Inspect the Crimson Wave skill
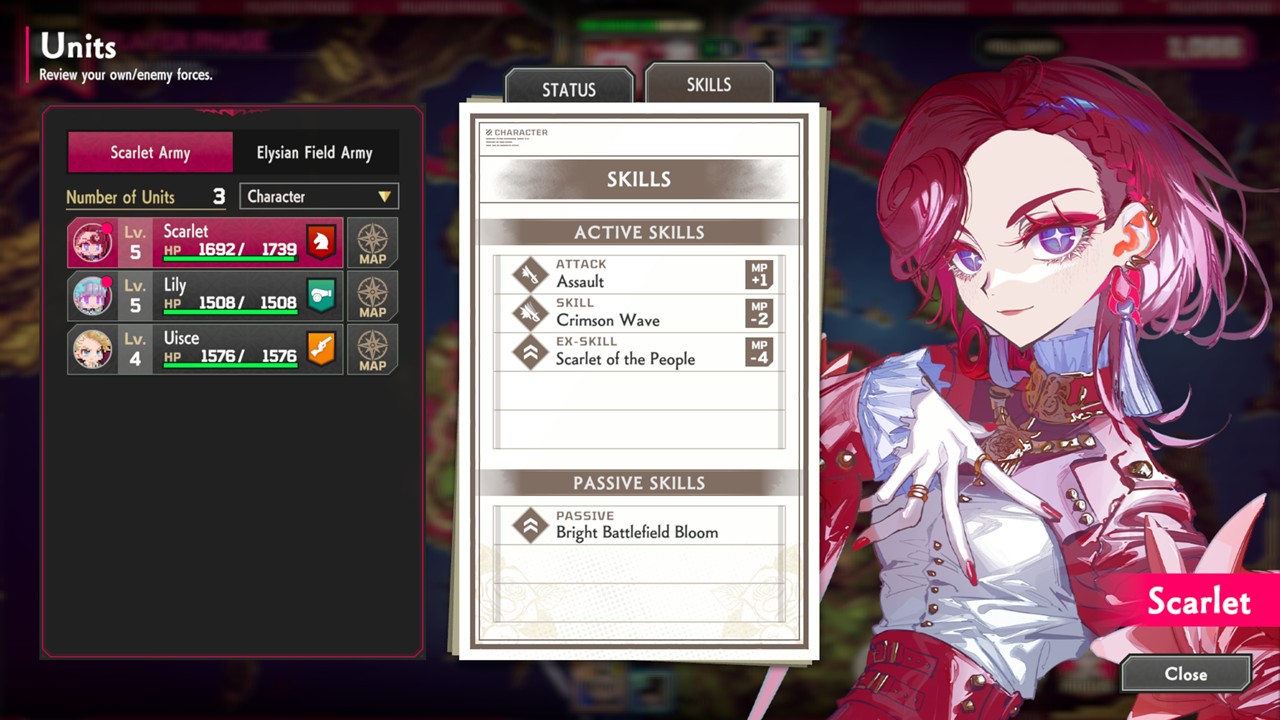The image size is (1280, 720). click(x=639, y=313)
